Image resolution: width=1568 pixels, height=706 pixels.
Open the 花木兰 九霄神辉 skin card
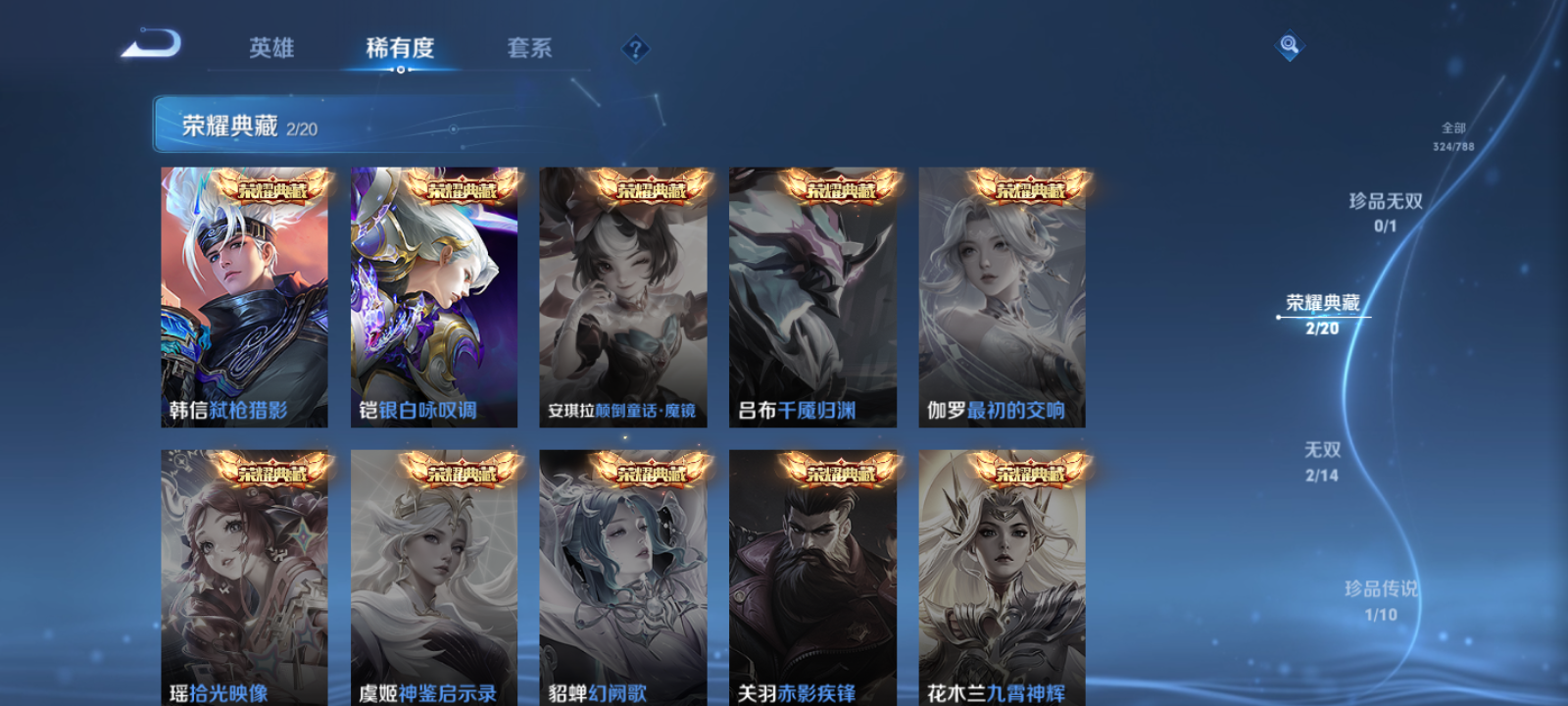pos(1003,574)
